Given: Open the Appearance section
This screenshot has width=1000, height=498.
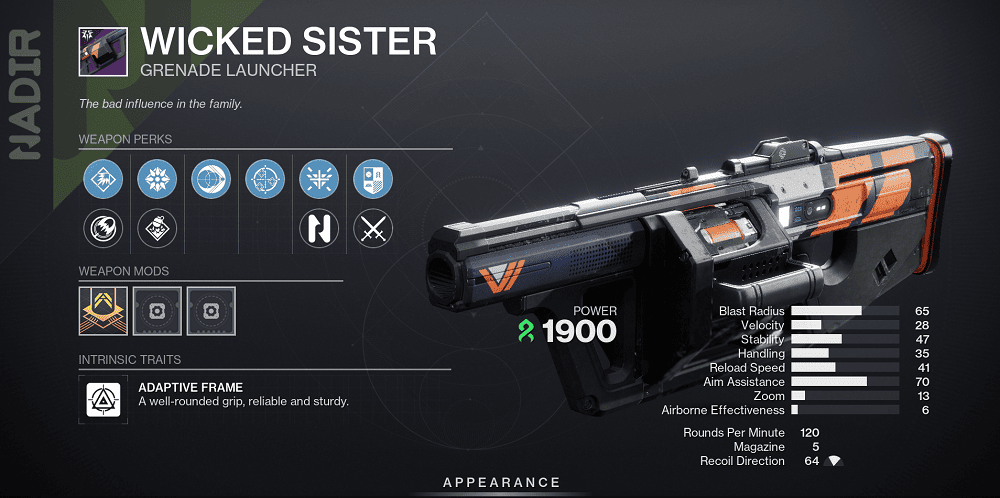Looking at the screenshot, I should 501,483.
